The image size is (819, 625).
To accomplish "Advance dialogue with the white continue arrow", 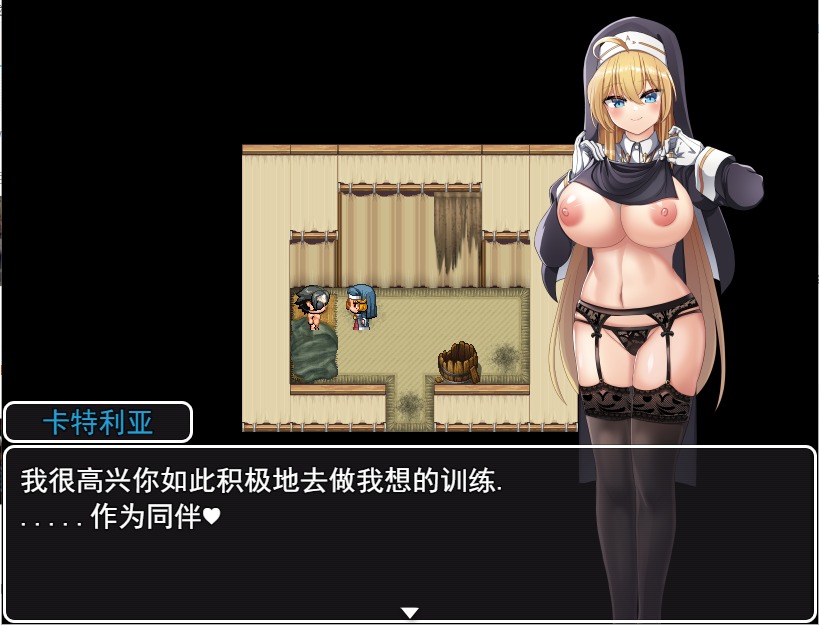I will (x=409, y=612).
